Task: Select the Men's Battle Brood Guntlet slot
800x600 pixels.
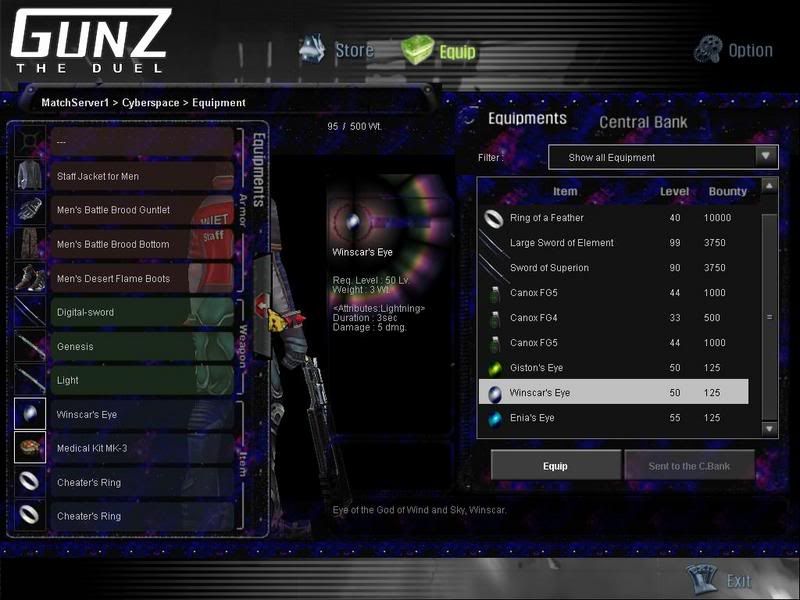Action: click(x=139, y=210)
